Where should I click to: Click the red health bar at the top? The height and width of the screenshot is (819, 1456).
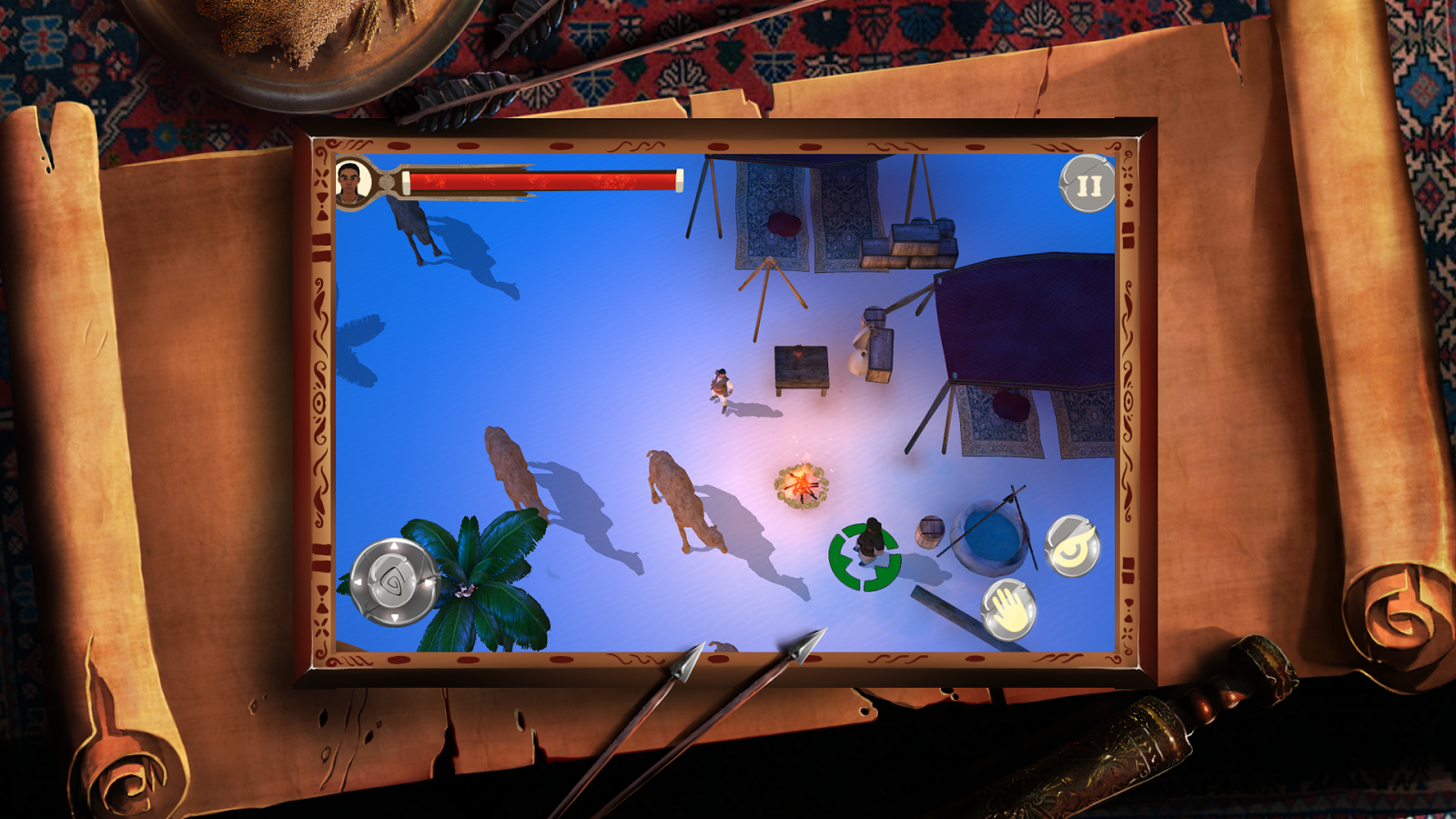[x=546, y=180]
